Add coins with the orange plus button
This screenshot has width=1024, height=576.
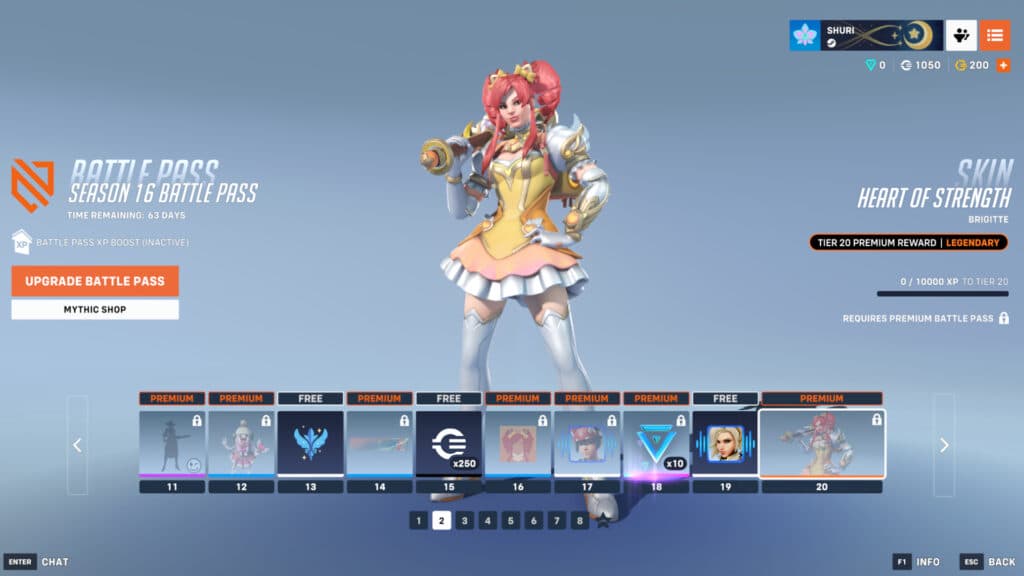[1003, 65]
